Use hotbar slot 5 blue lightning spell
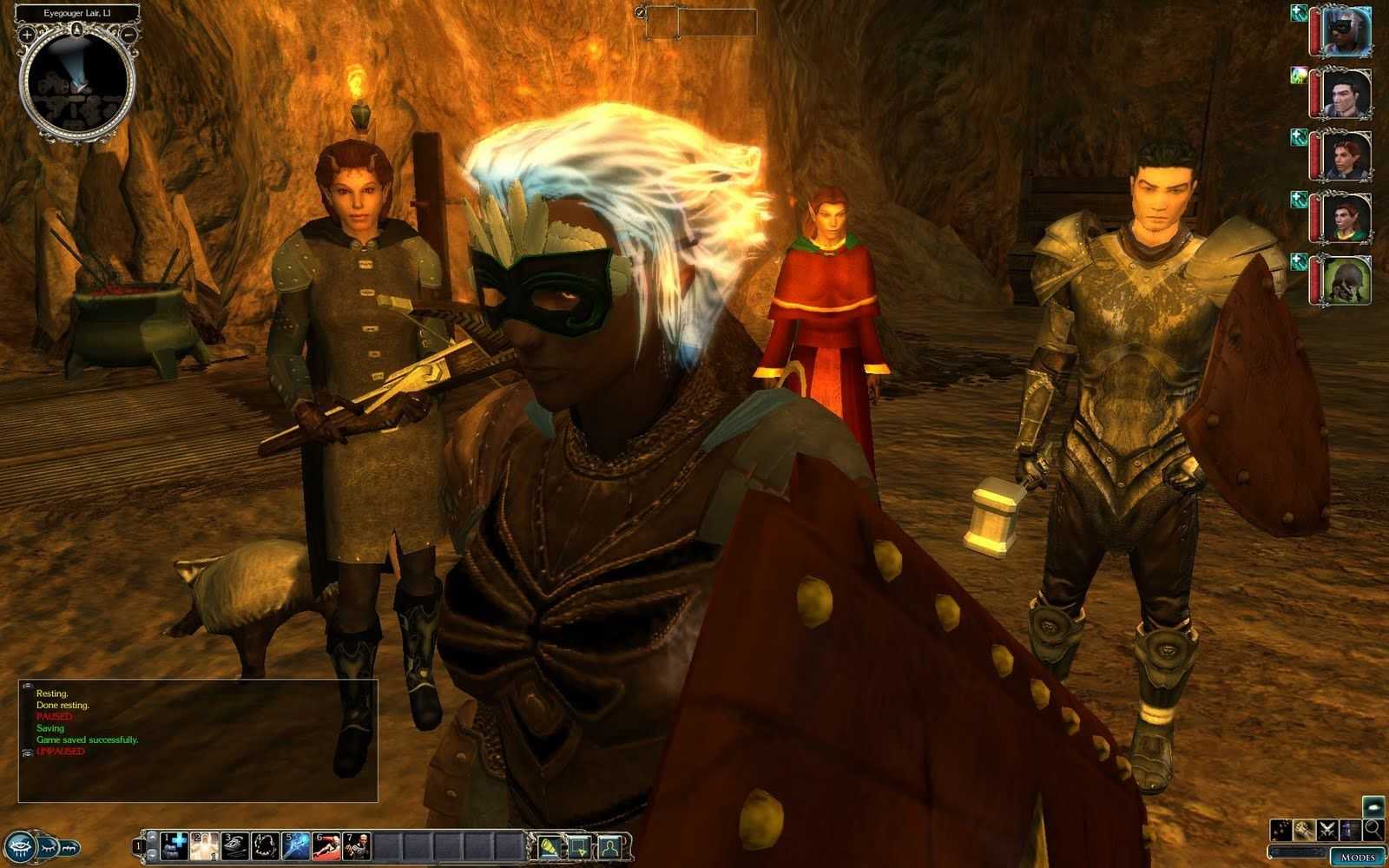This screenshot has height=868, width=1389. point(295,845)
